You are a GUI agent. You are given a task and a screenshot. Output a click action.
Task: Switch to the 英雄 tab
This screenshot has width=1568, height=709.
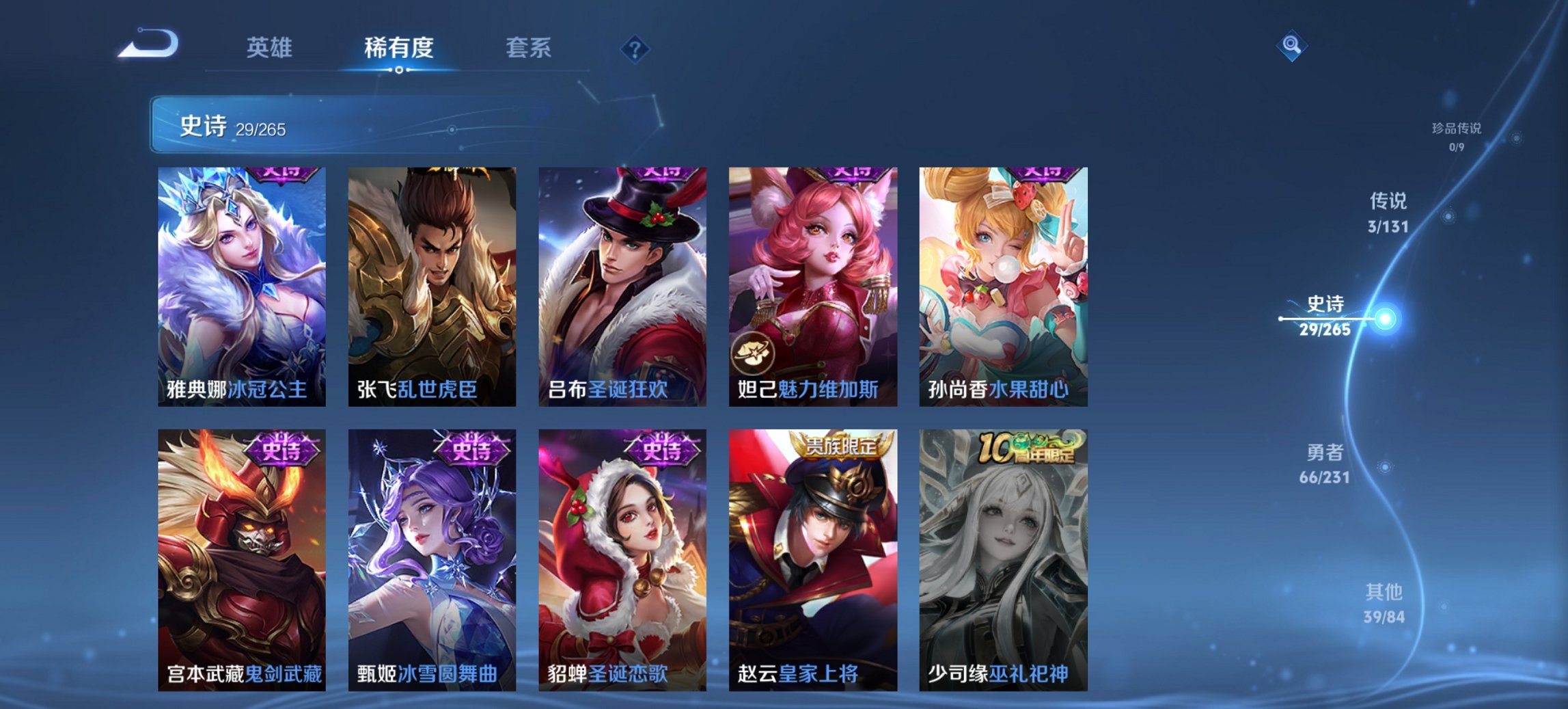[x=271, y=48]
